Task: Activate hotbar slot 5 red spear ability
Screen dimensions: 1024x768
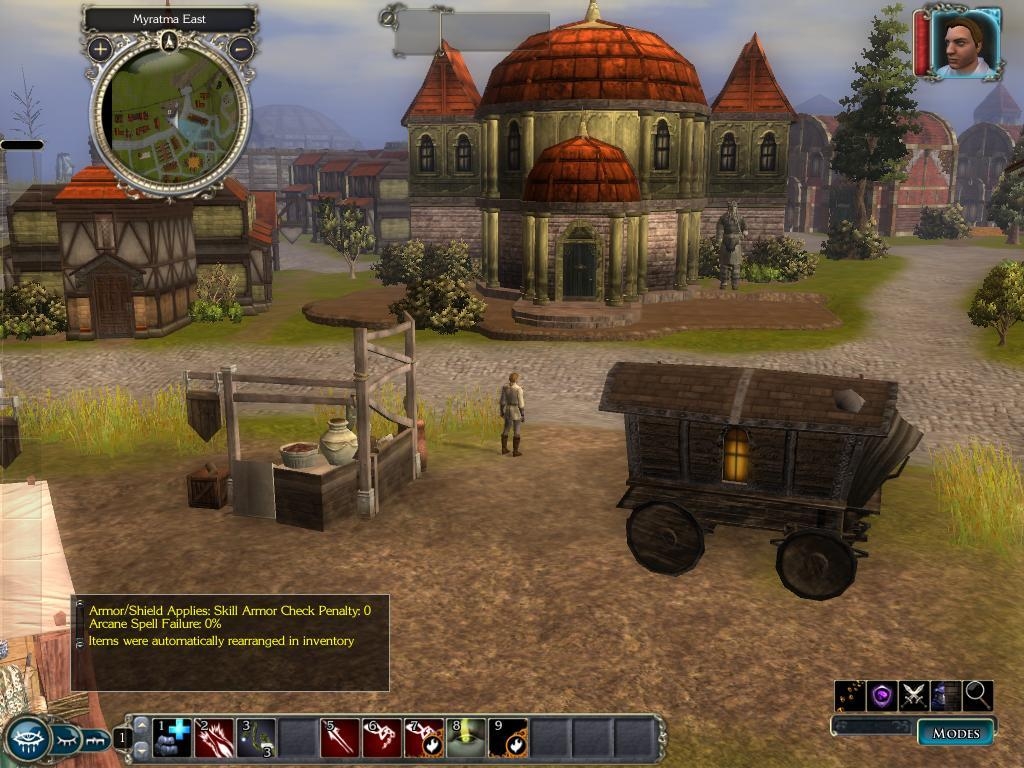Action: click(340, 738)
